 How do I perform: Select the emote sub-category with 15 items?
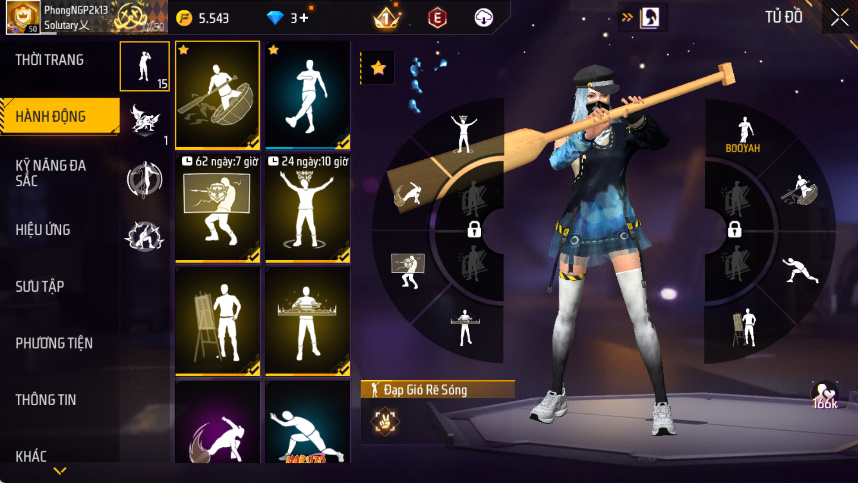(x=144, y=66)
